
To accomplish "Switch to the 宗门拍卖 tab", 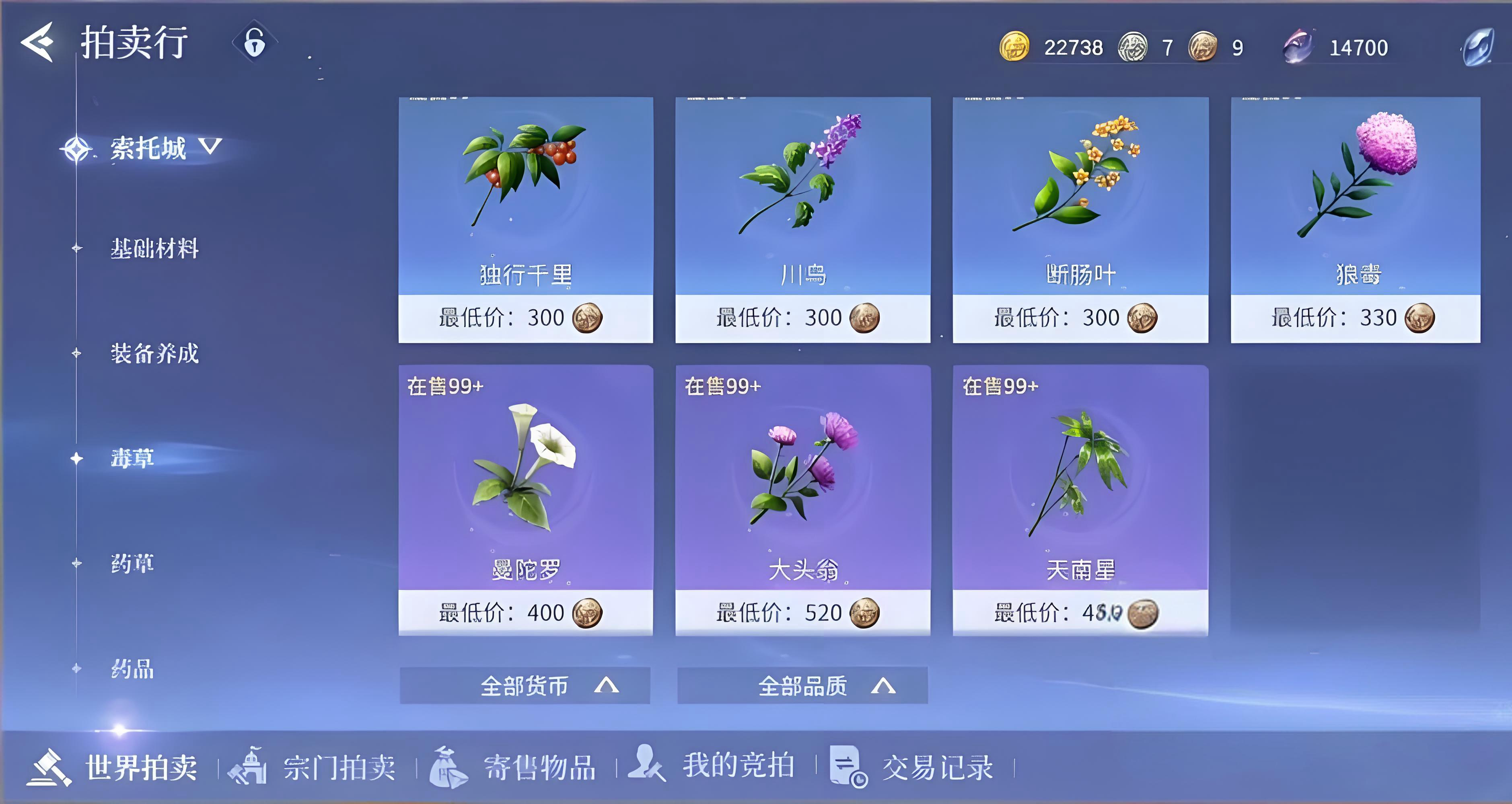I will [x=314, y=767].
